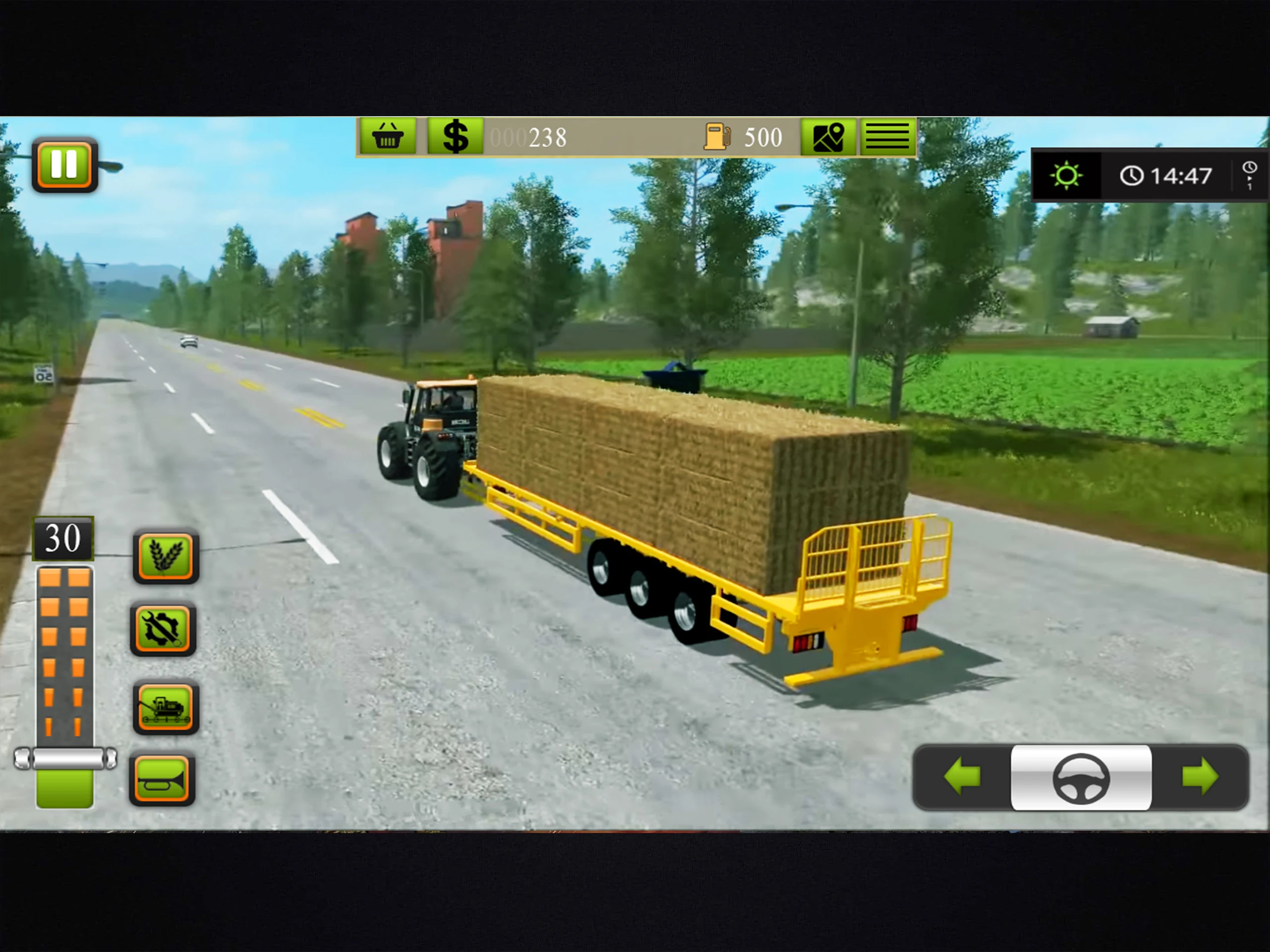Open the map with the marker icon
The height and width of the screenshot is (952, 1270).
point(828,137)
